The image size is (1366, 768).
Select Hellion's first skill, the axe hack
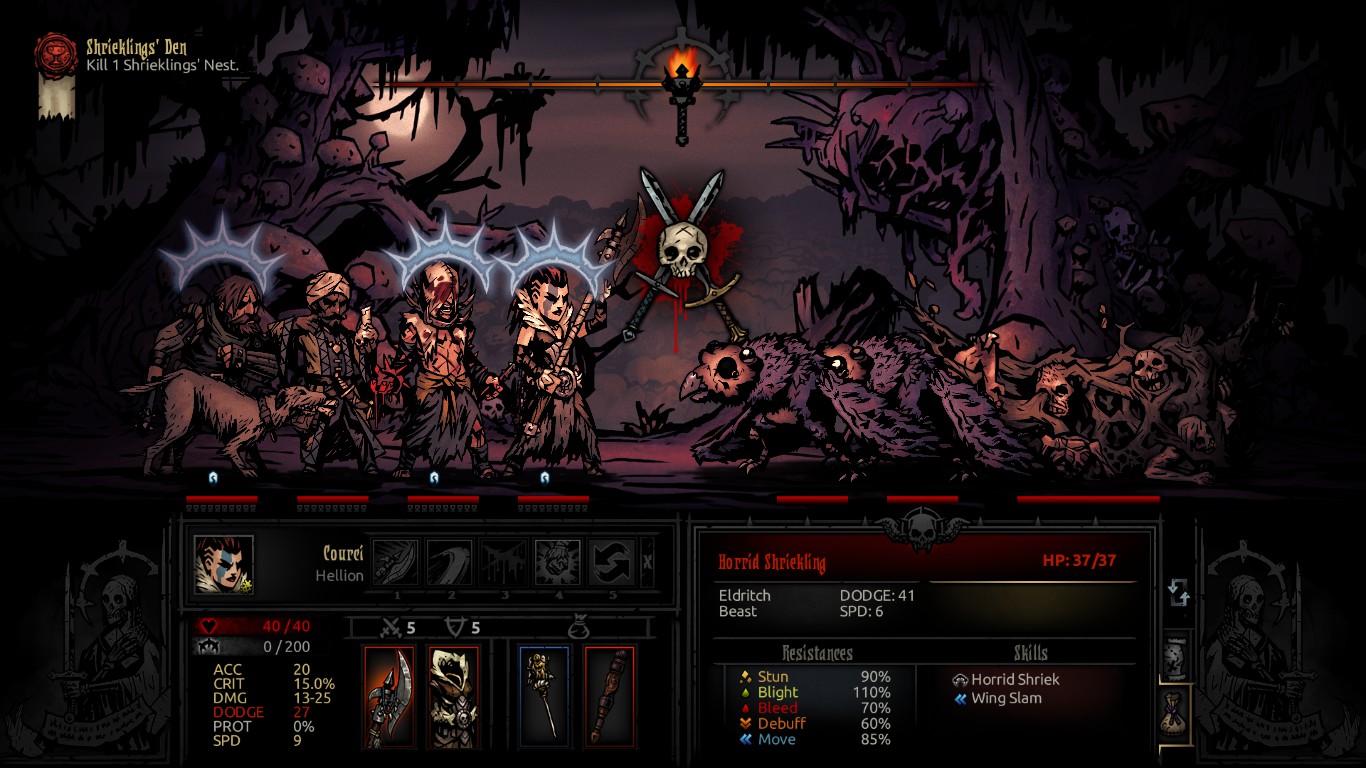click(396, 562)
